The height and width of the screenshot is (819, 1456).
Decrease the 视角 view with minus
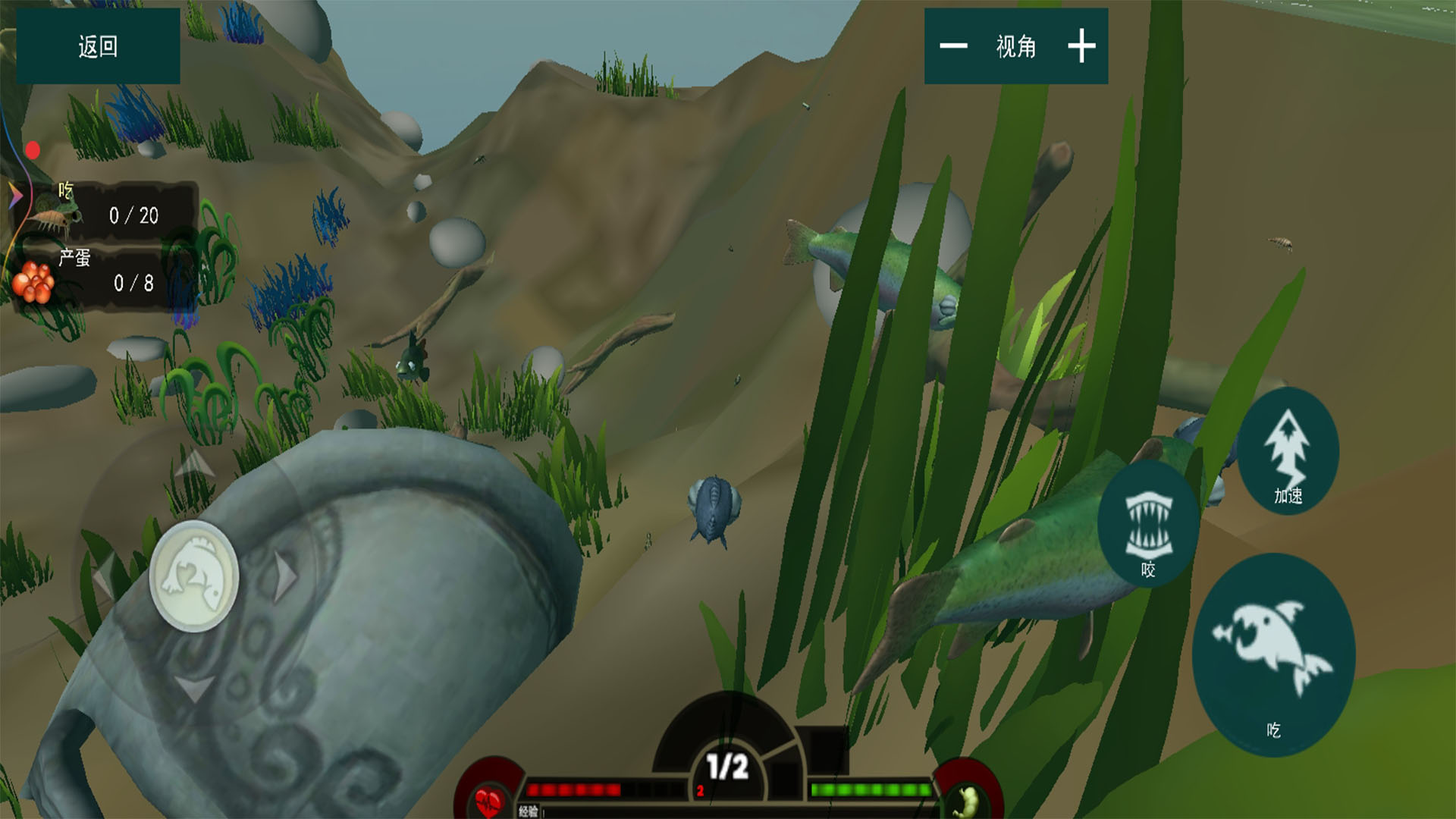[953, 46]
